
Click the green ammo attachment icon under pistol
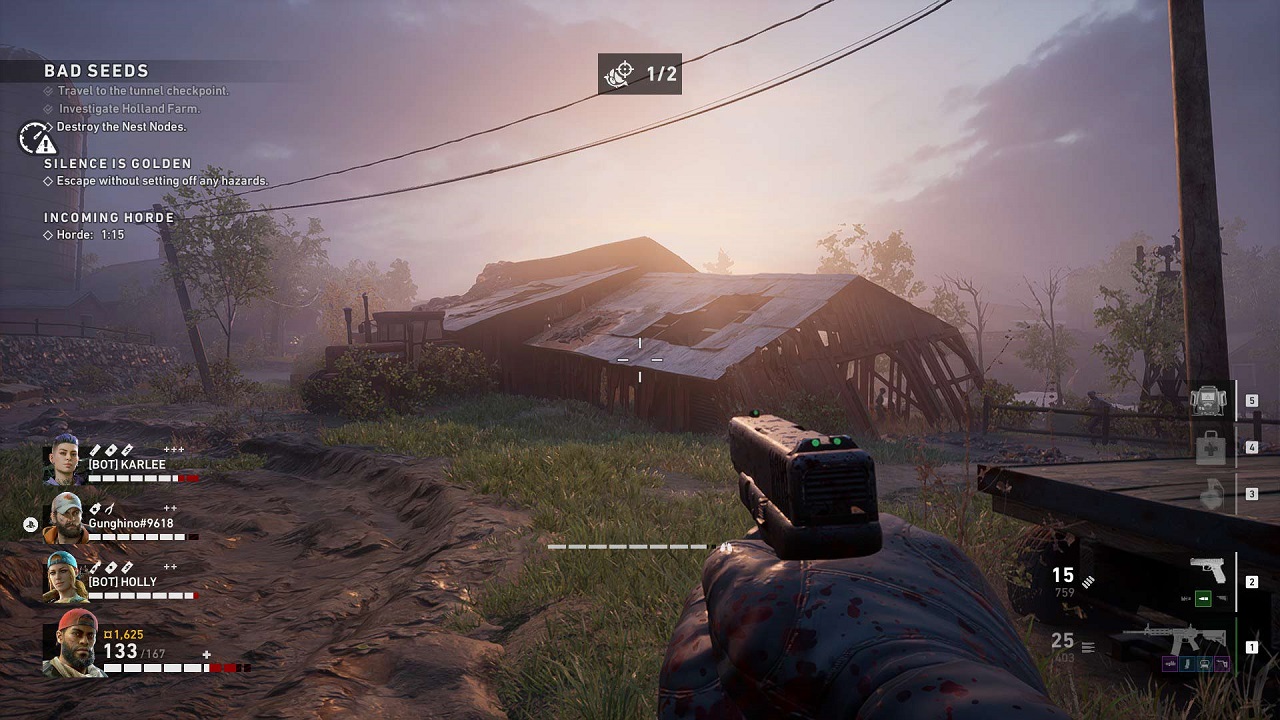pos(1204,598)
